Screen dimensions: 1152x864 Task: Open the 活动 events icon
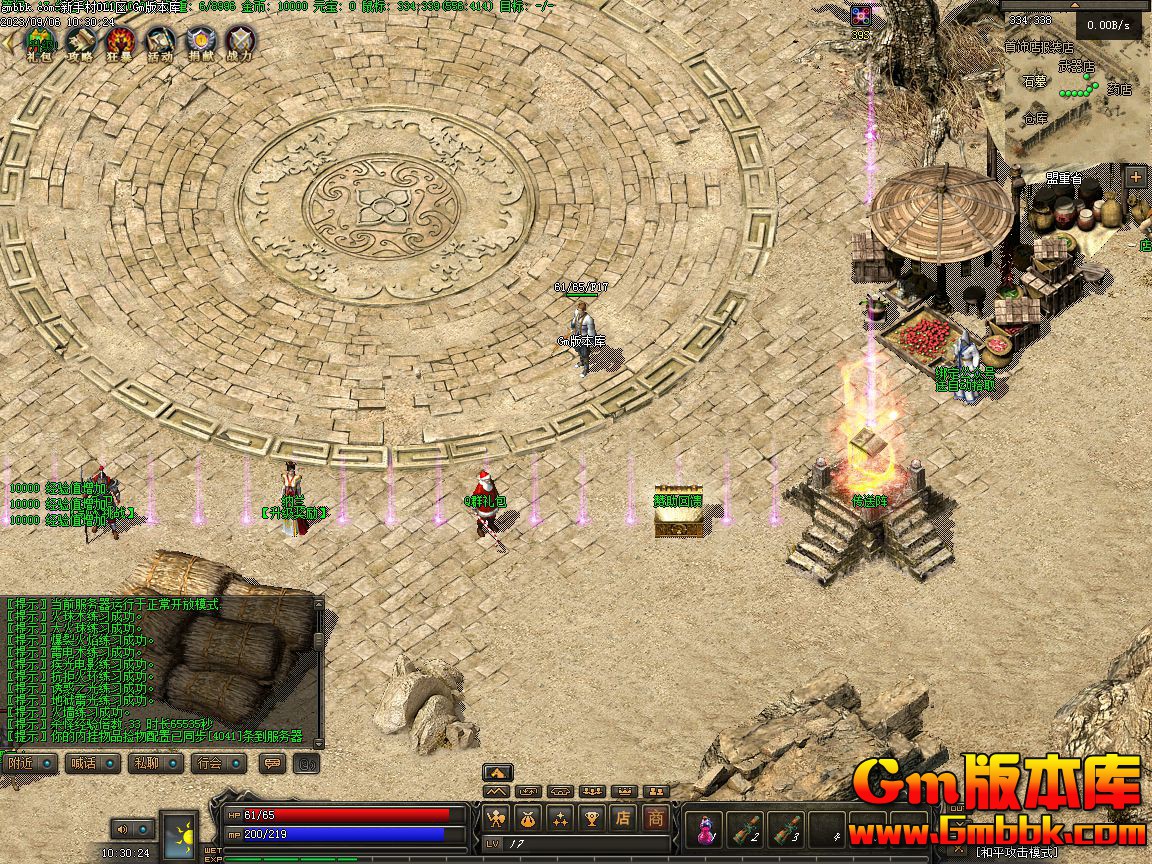pyautogui.click(x=160, y=42)
